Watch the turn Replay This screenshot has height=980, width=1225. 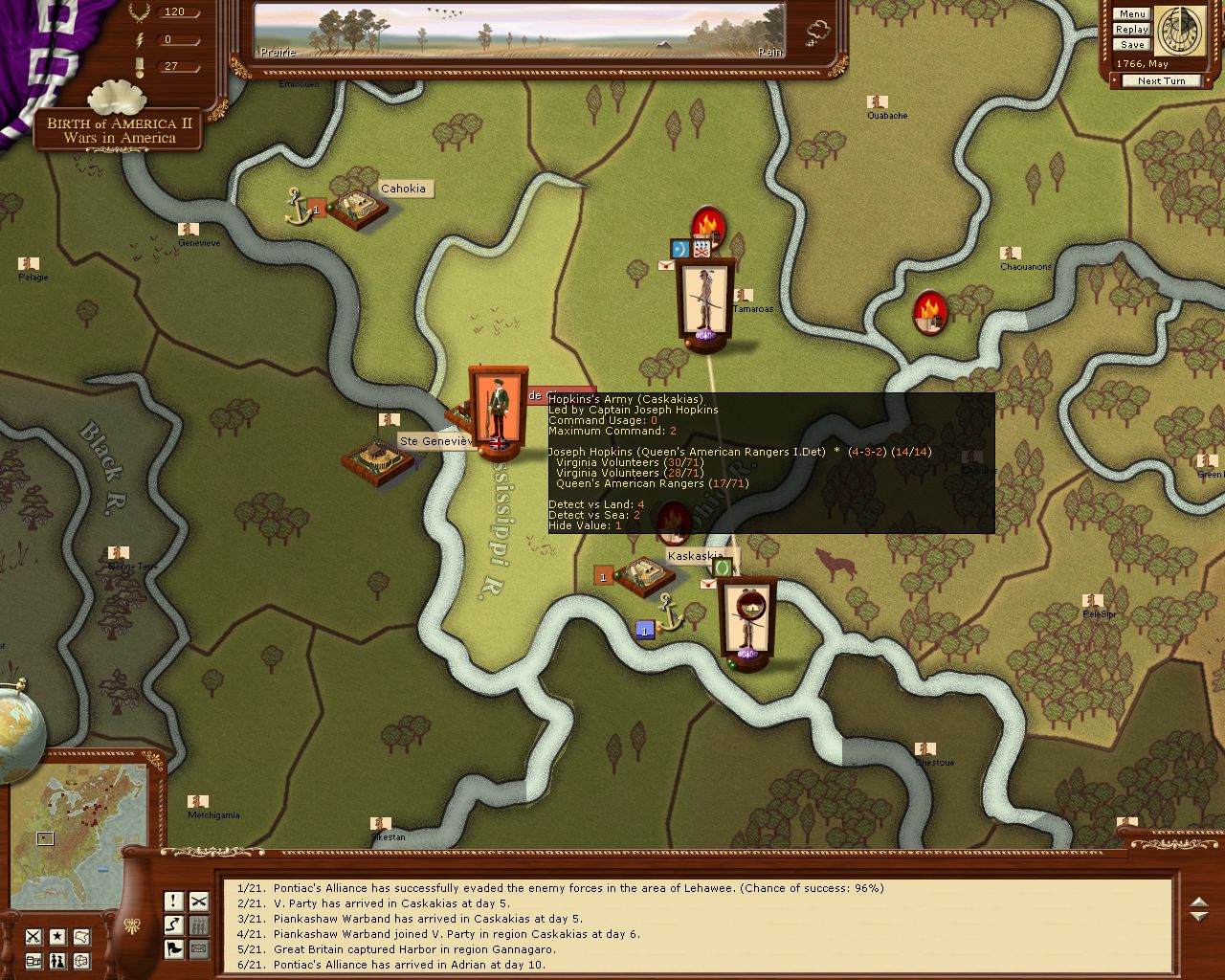pos(1131,30)
